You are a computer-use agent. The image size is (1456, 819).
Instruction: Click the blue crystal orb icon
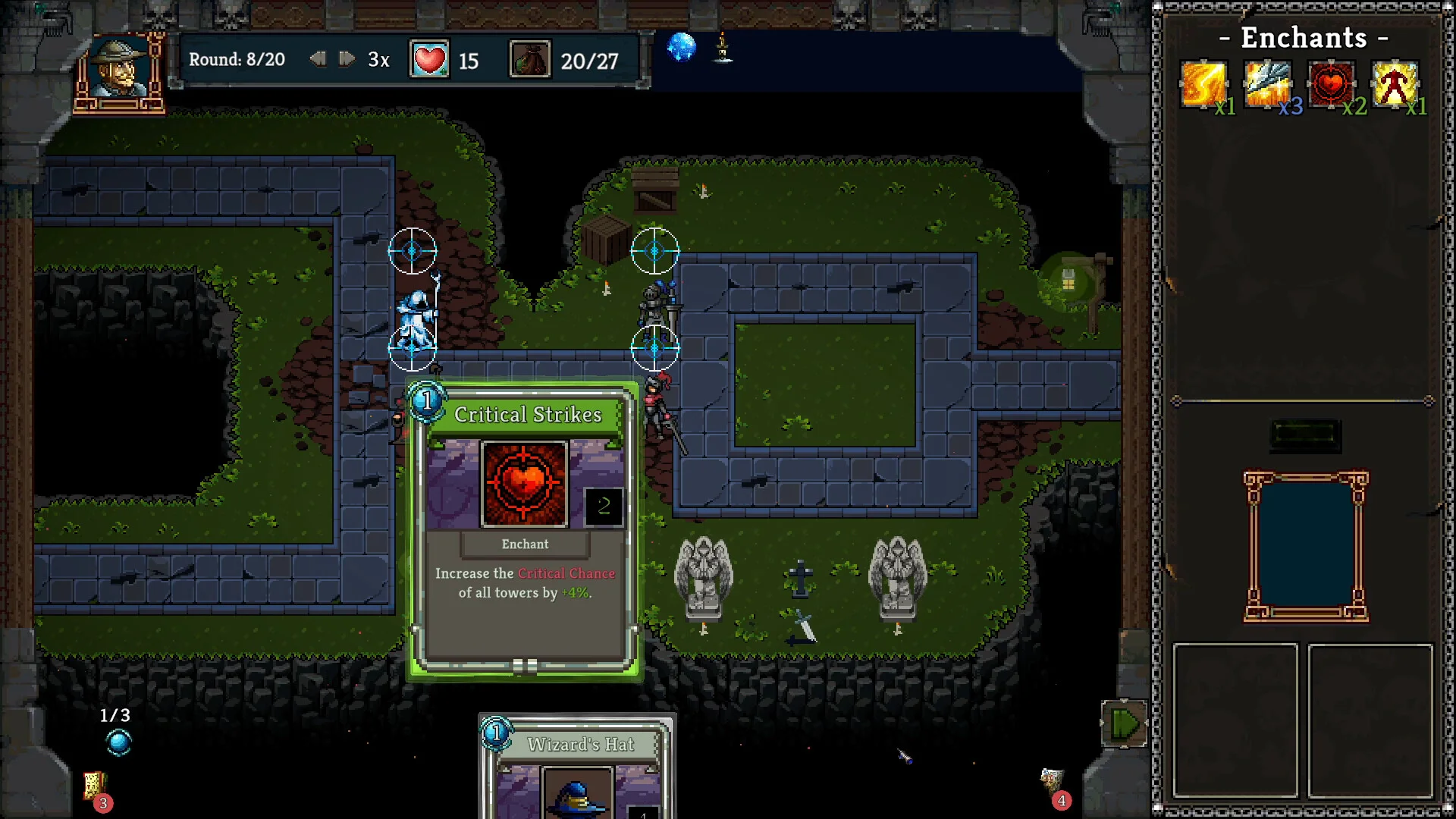click(681, 48)
